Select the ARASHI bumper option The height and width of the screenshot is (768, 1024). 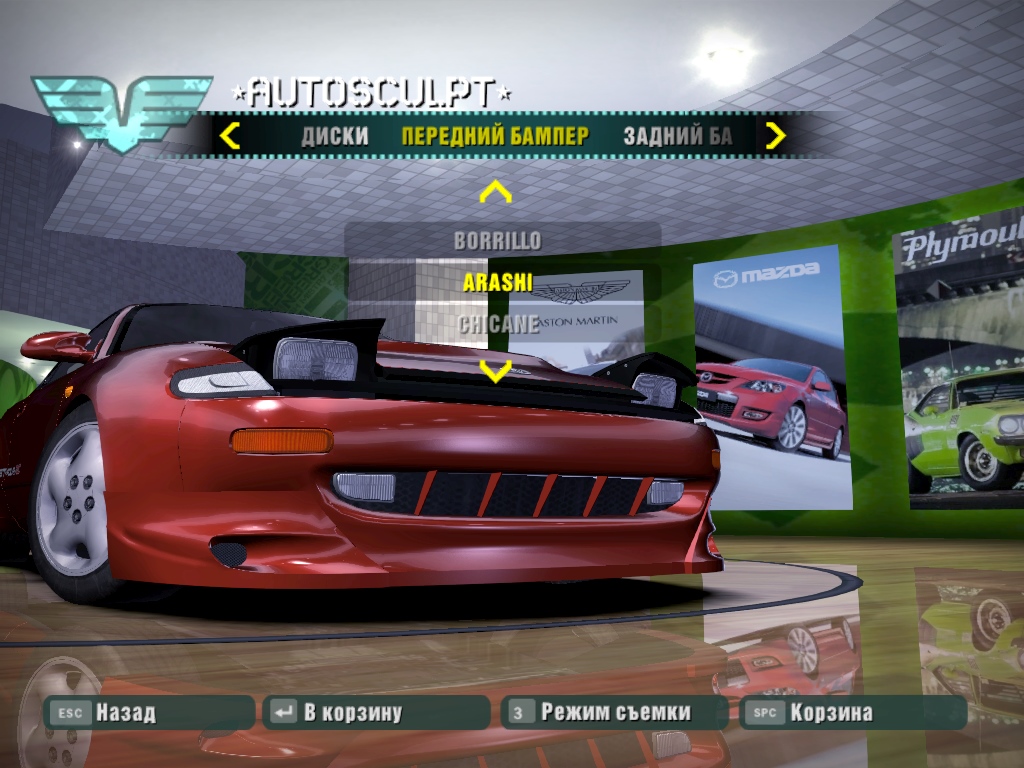(x=498, y=282)
